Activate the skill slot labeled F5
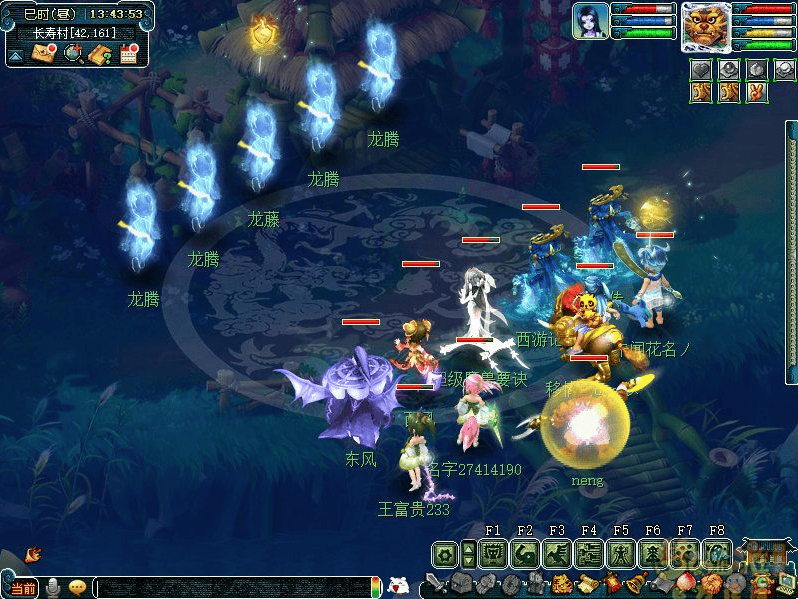 click(621, 553)
